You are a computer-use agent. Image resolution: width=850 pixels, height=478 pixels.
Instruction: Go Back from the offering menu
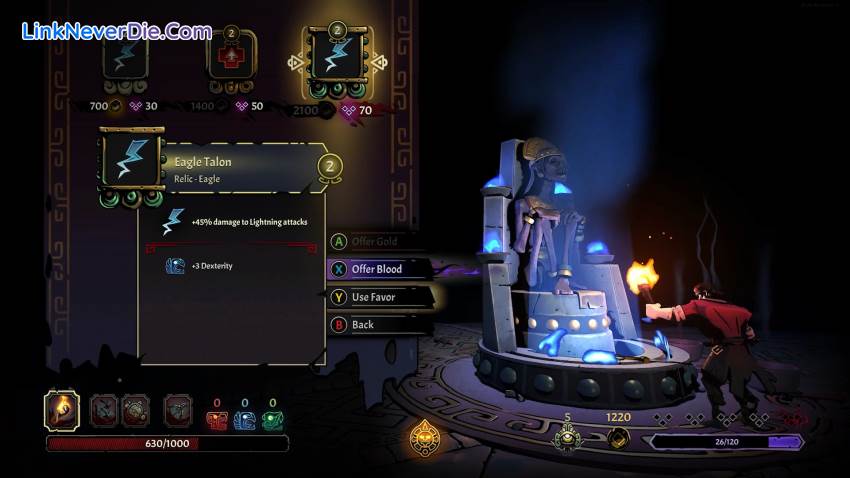click(361, 325)
